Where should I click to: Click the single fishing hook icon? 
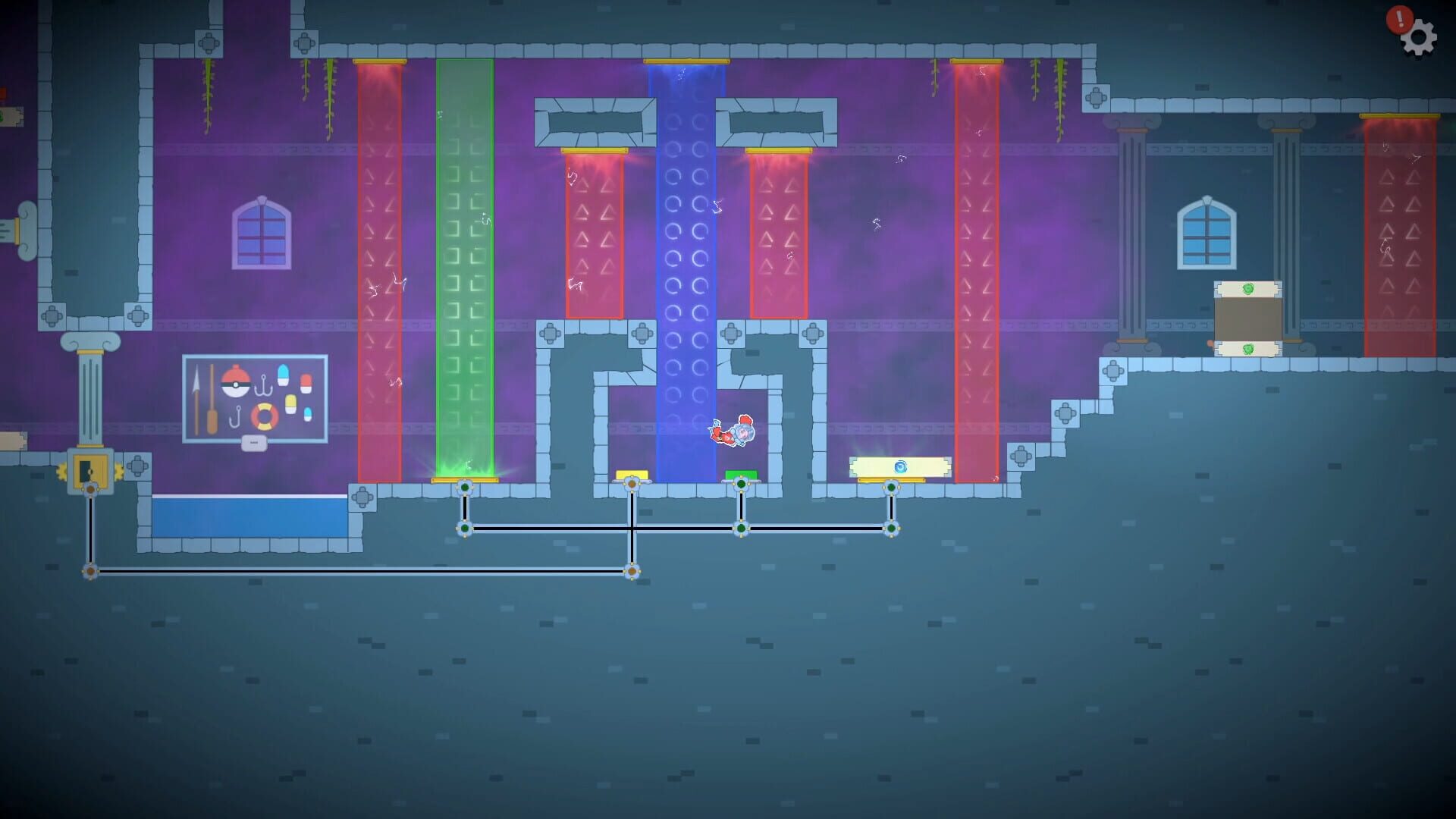click(x=236, y=416)
